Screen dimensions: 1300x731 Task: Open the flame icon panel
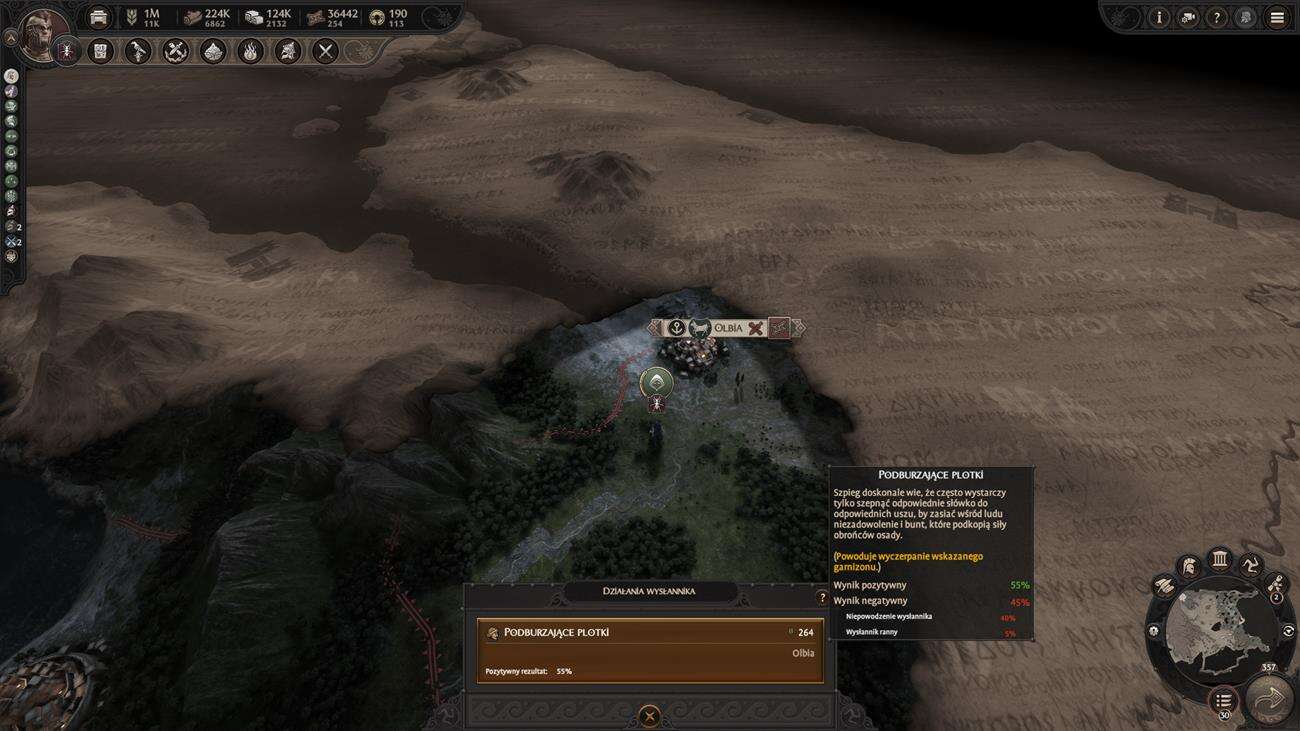(x=250, y=51)
